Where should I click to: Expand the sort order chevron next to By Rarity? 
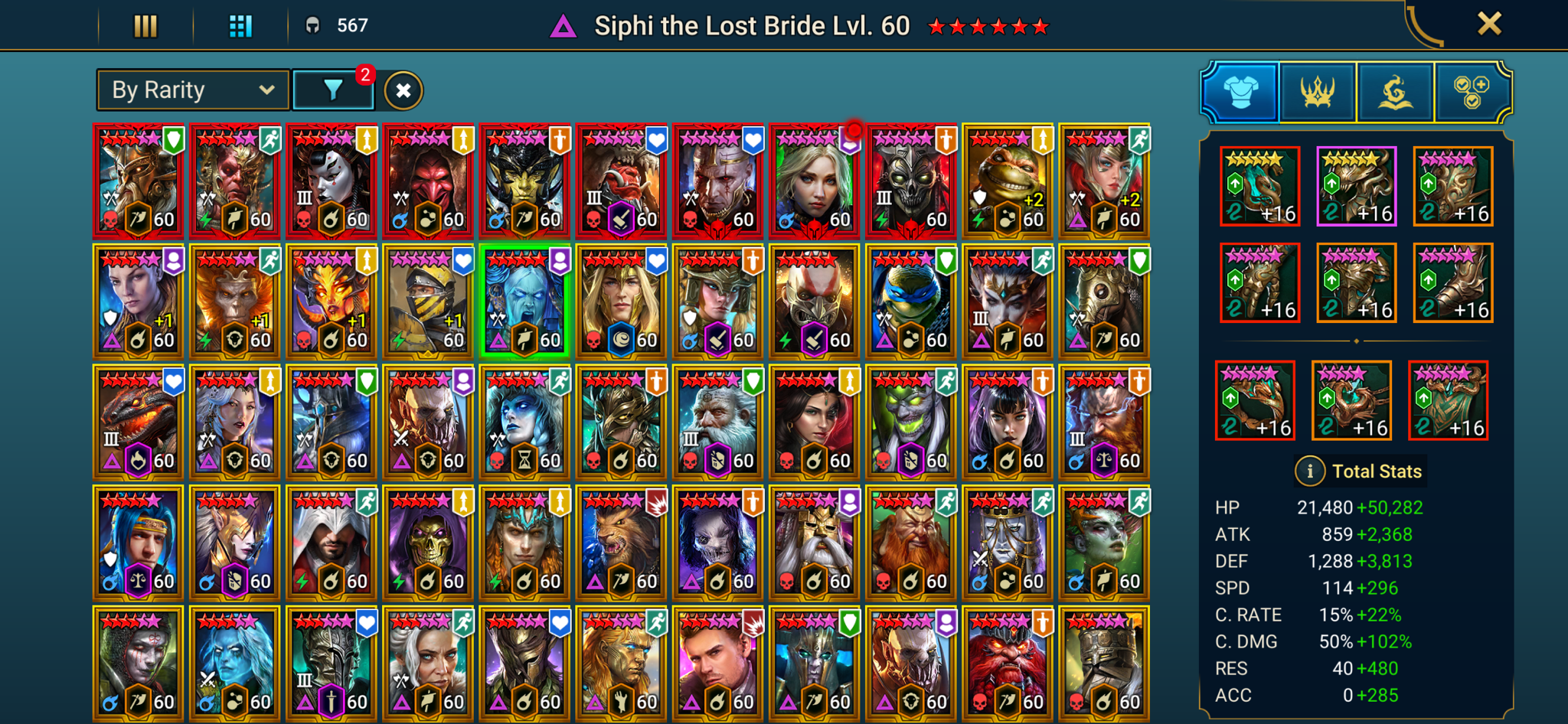[x=266, y=90]
